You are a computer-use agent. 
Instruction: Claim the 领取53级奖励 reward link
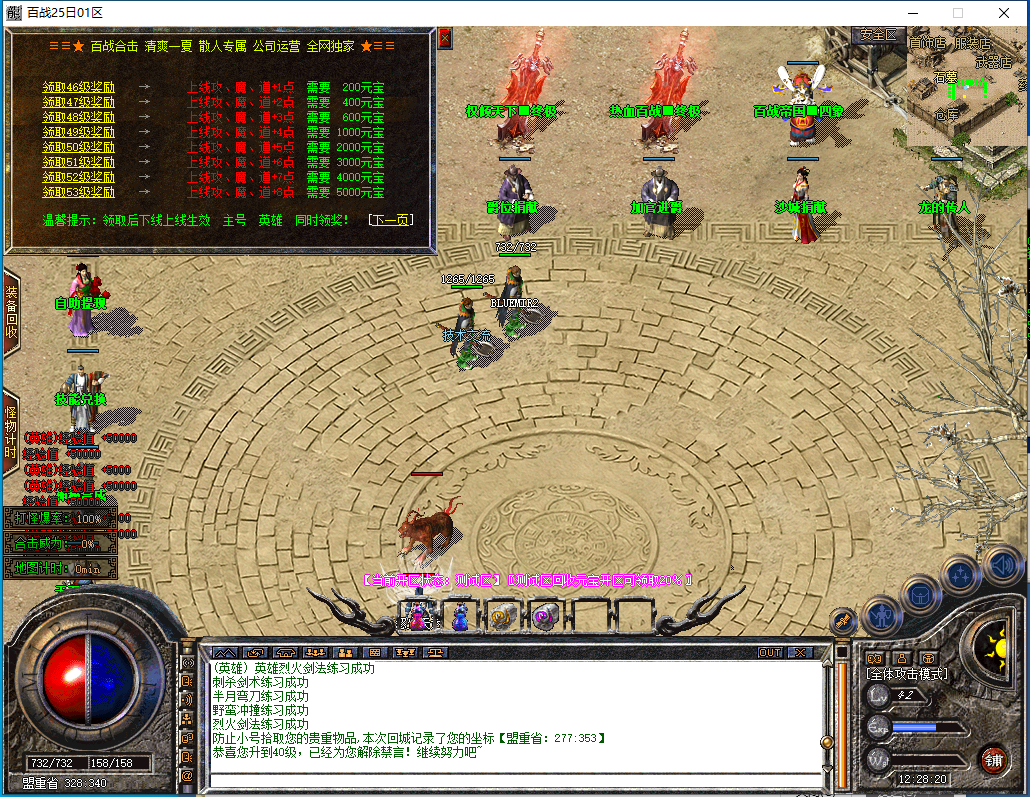point(78,192)
